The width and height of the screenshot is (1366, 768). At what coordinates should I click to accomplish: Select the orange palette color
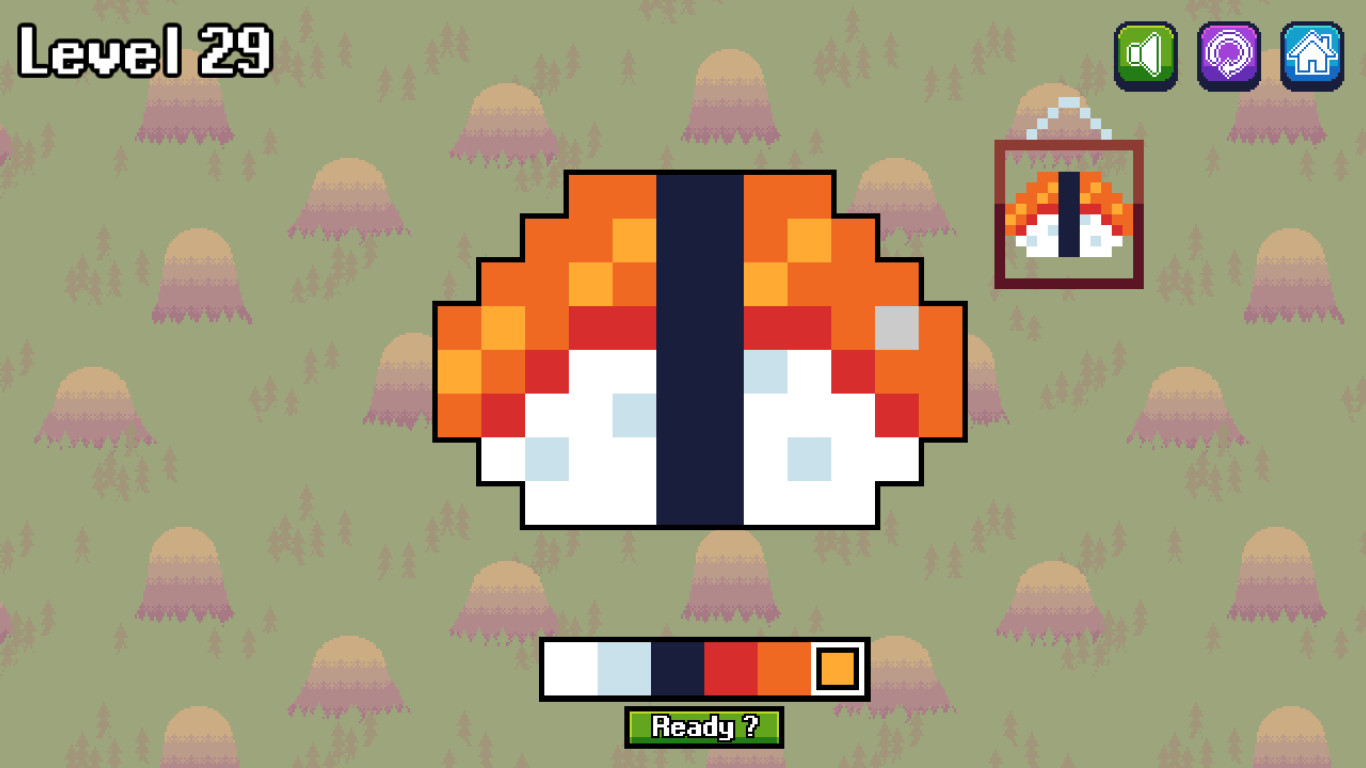pos(786,667)
